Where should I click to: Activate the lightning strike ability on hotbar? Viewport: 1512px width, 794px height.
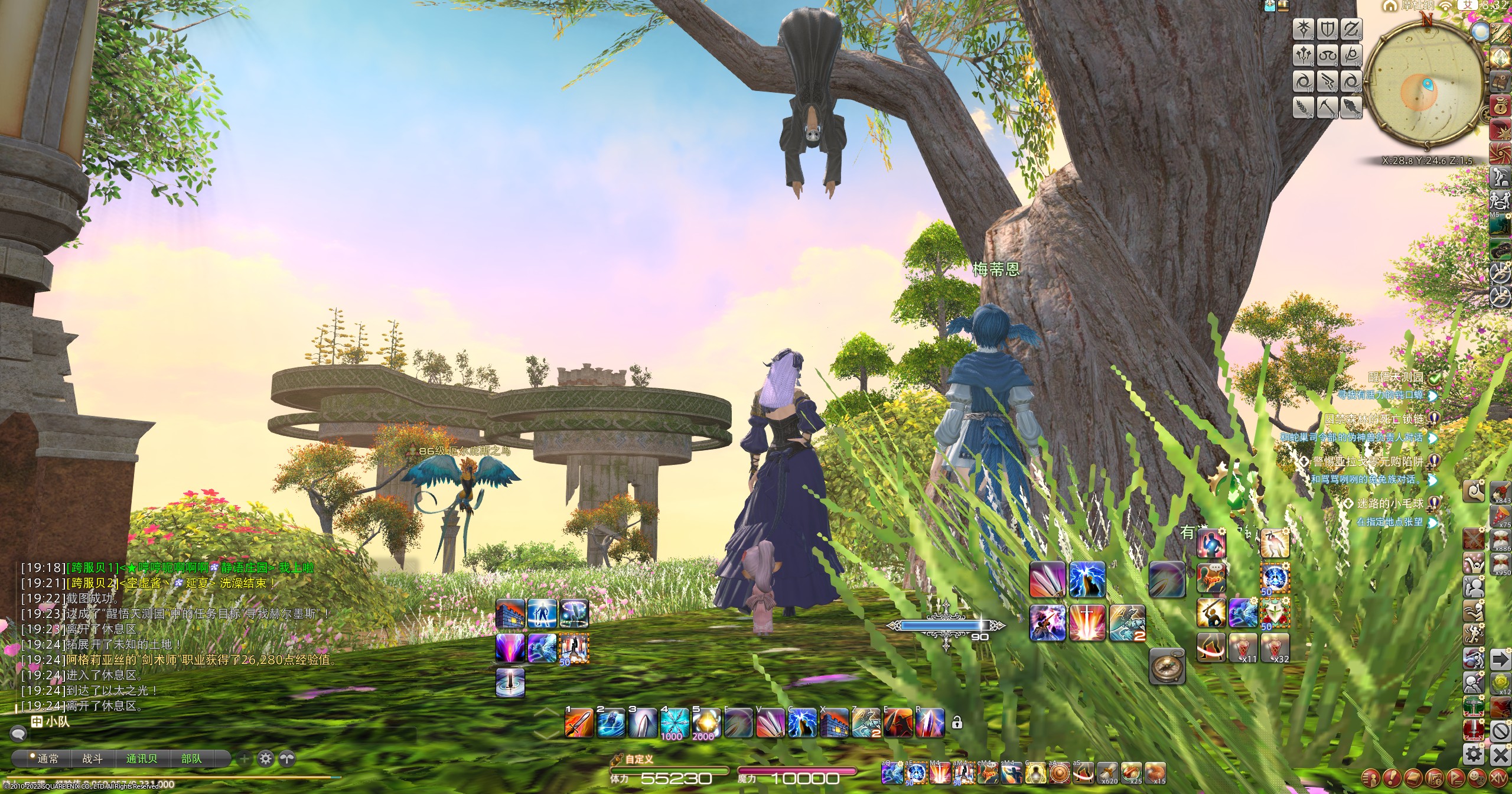801,722
